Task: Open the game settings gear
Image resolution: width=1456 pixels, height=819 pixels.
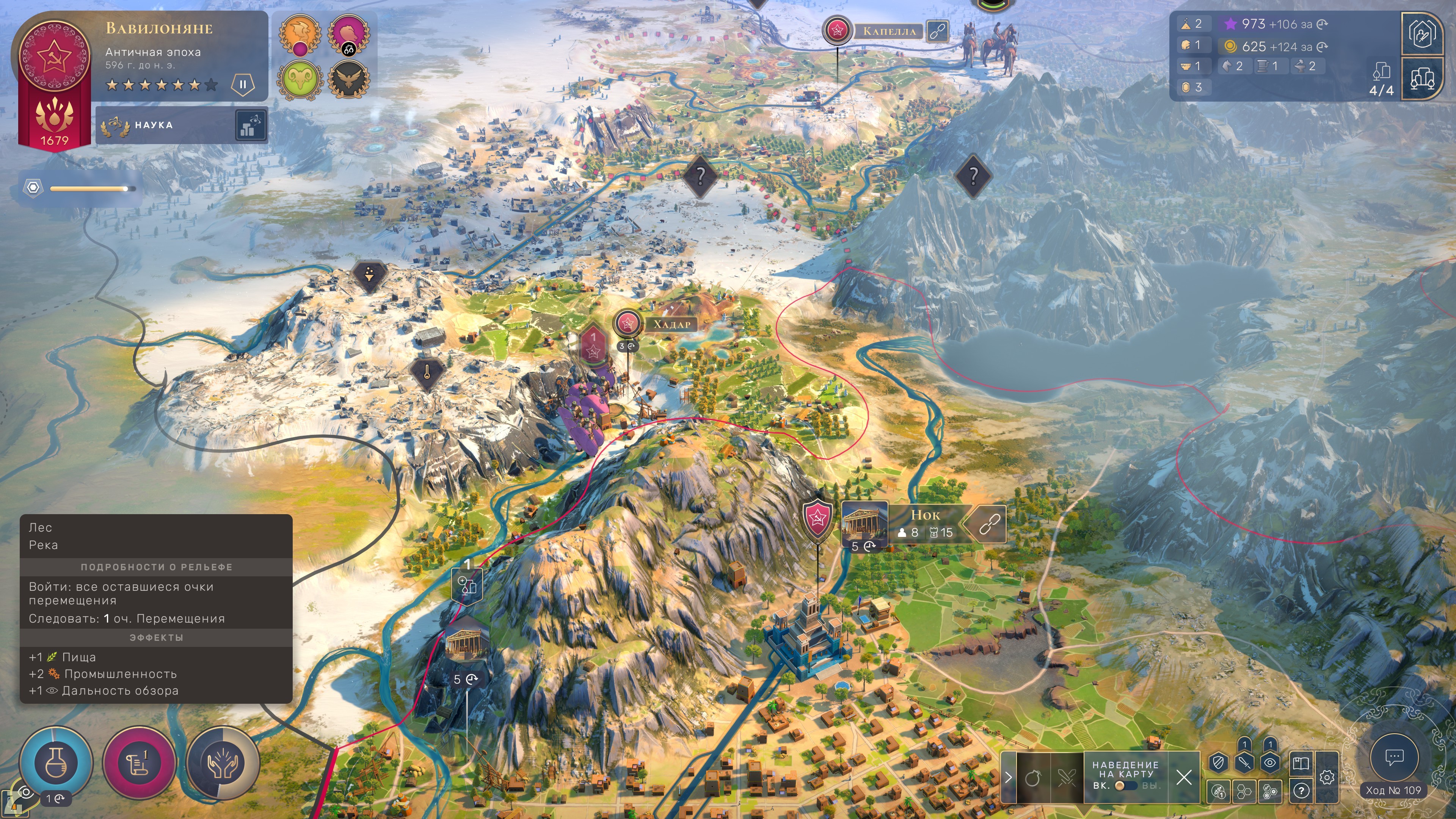Action: [1327, 778]
